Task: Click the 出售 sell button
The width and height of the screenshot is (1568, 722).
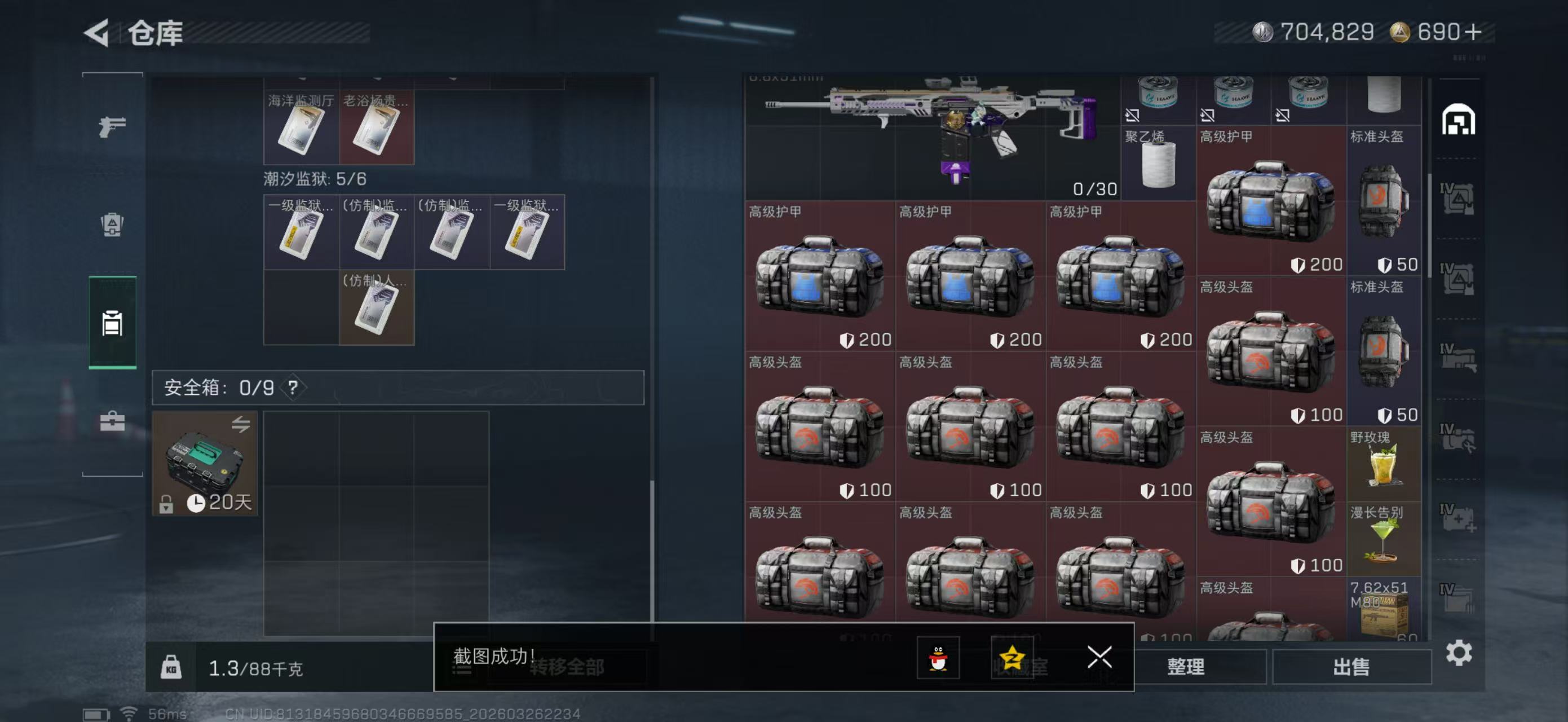Action: click(1351, 667)
